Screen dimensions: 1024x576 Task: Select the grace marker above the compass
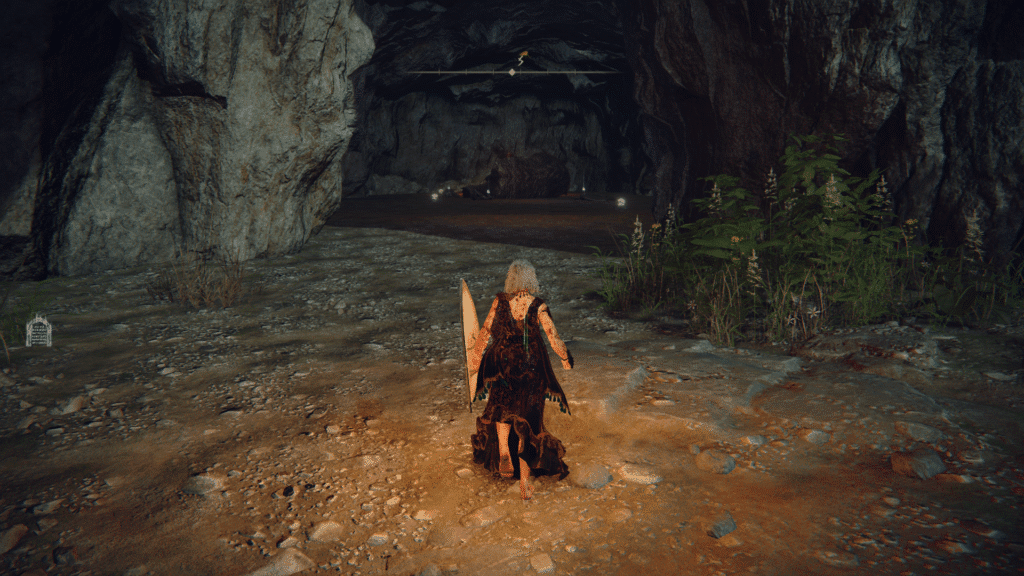pos(520,57)
